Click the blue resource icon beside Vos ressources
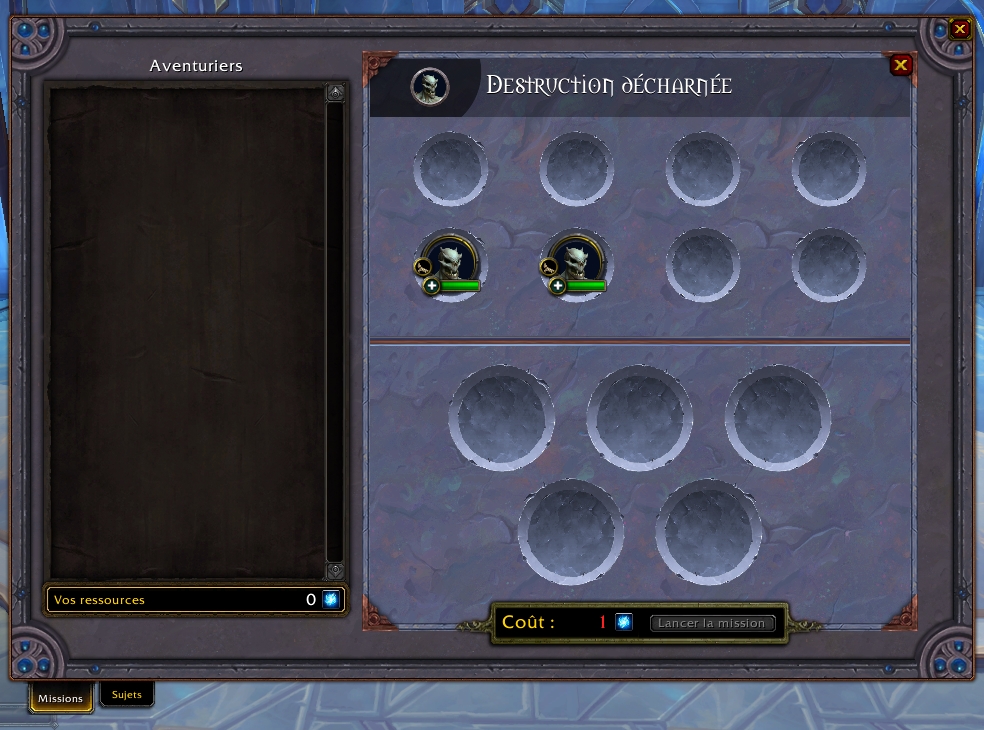Image resolution: width=984 pixels, height=730 pixels. pyautogui.click(x=331, y=600)
